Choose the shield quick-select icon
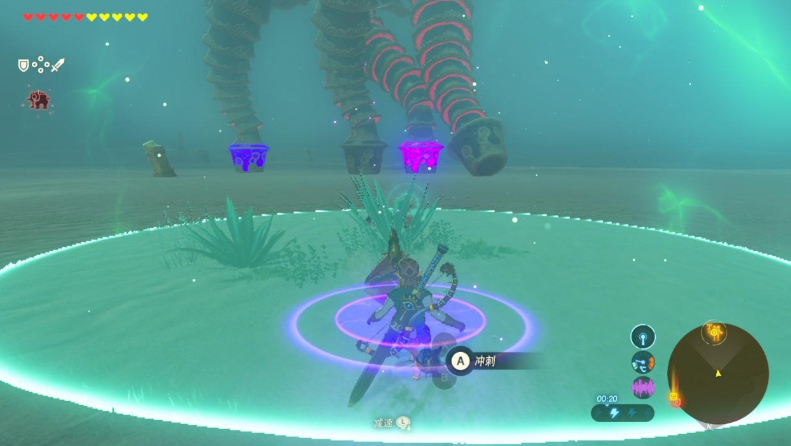This screenshot has height=446, width=791. point(23,65)
